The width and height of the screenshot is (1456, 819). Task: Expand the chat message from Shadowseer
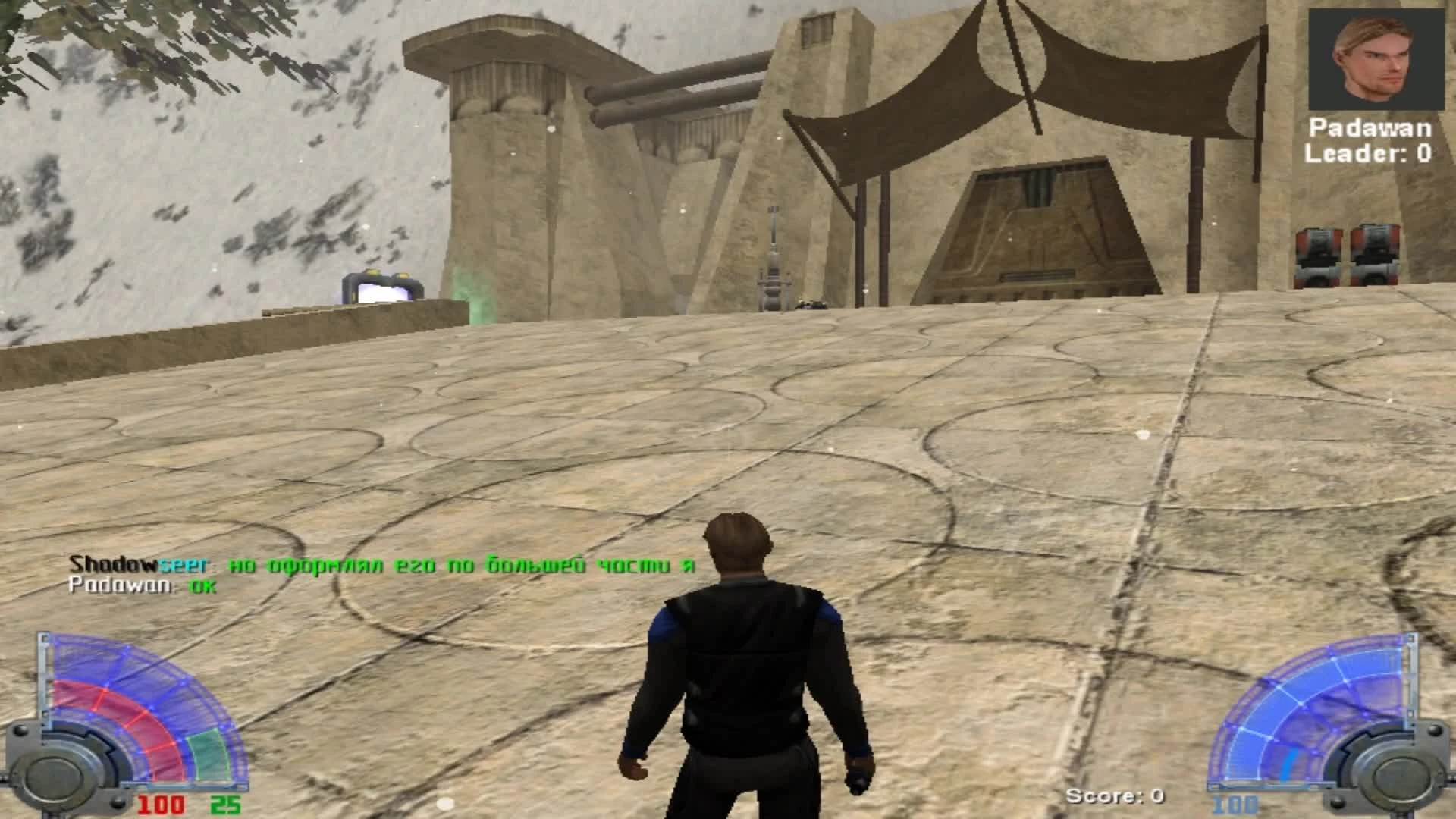[x=379, y=565]
